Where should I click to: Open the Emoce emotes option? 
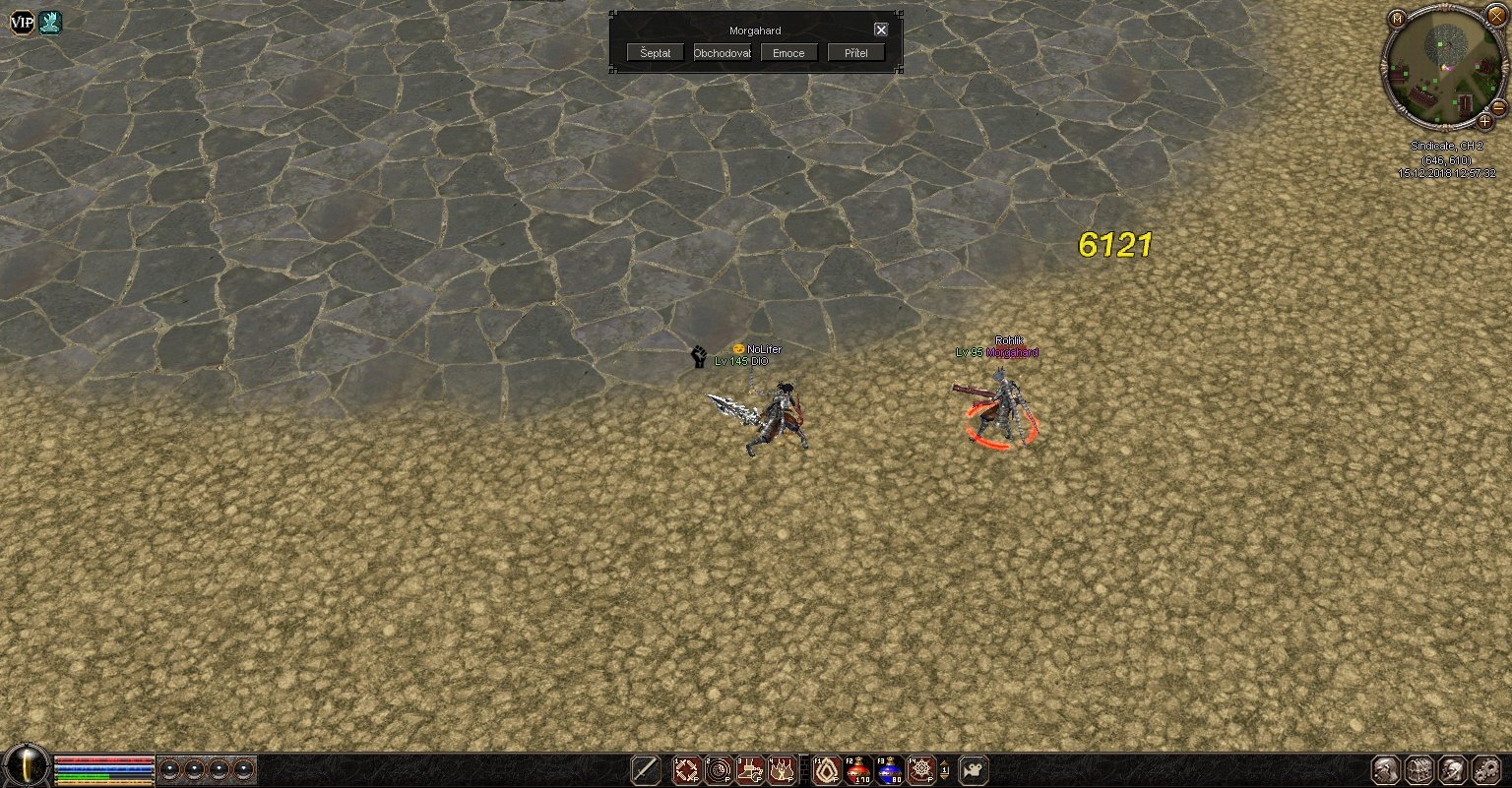click(x=788, y=53)
